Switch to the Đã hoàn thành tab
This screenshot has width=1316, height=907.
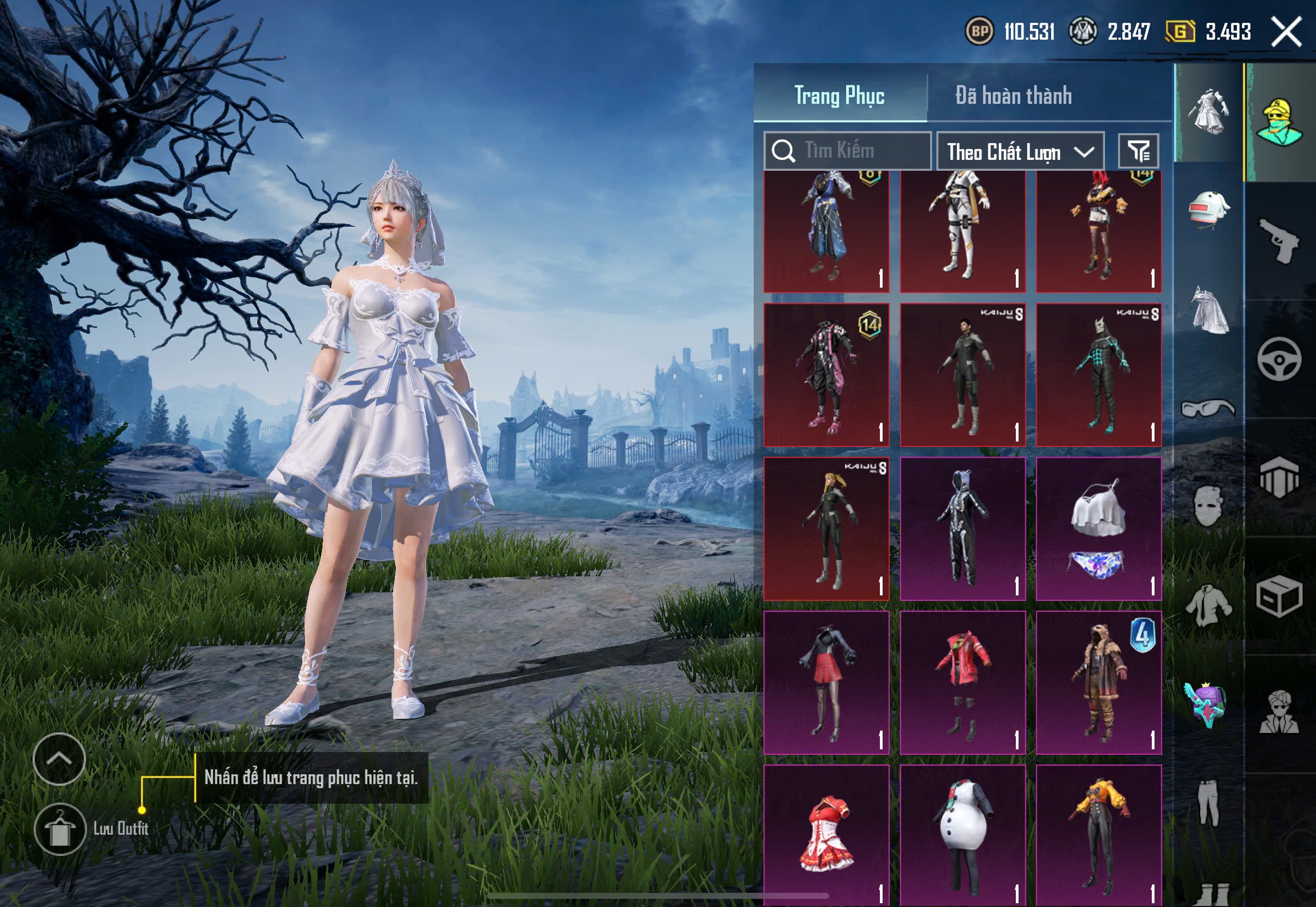(1013, 96)
